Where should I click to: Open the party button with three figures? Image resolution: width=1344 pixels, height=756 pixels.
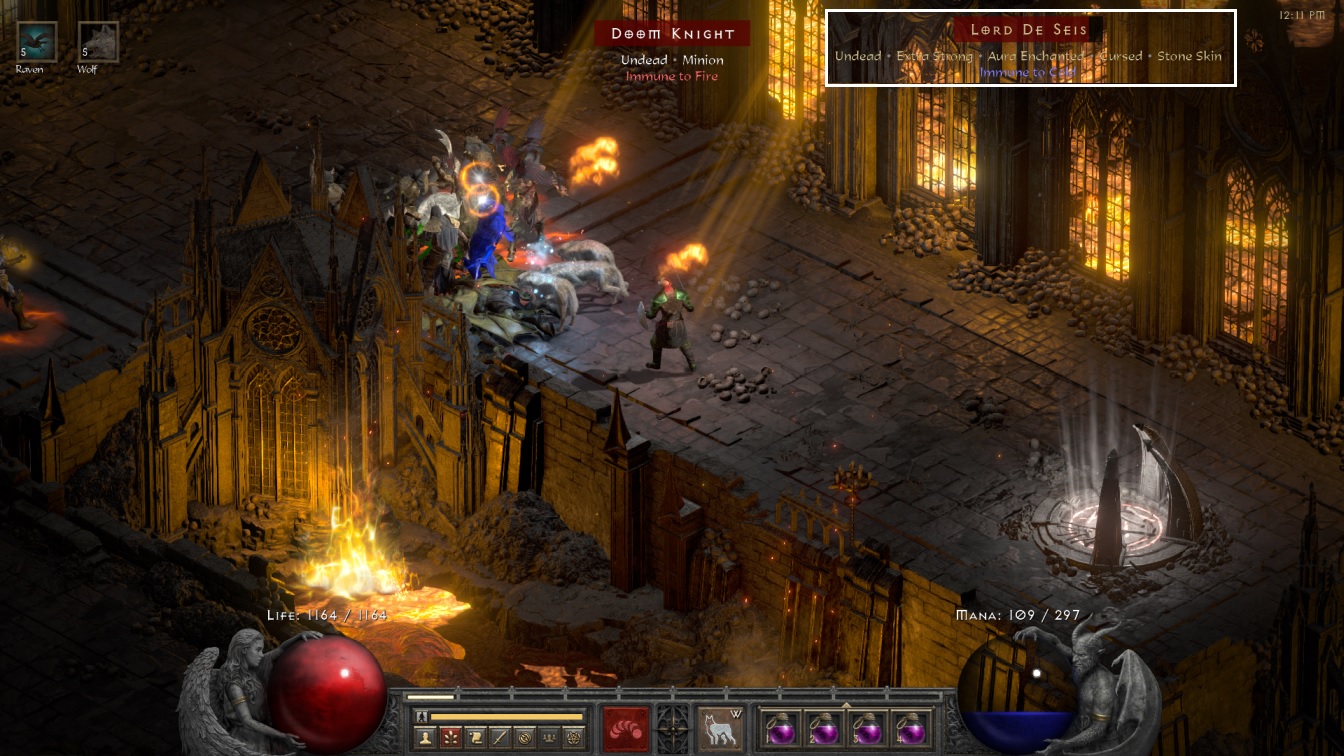[550, 738]
